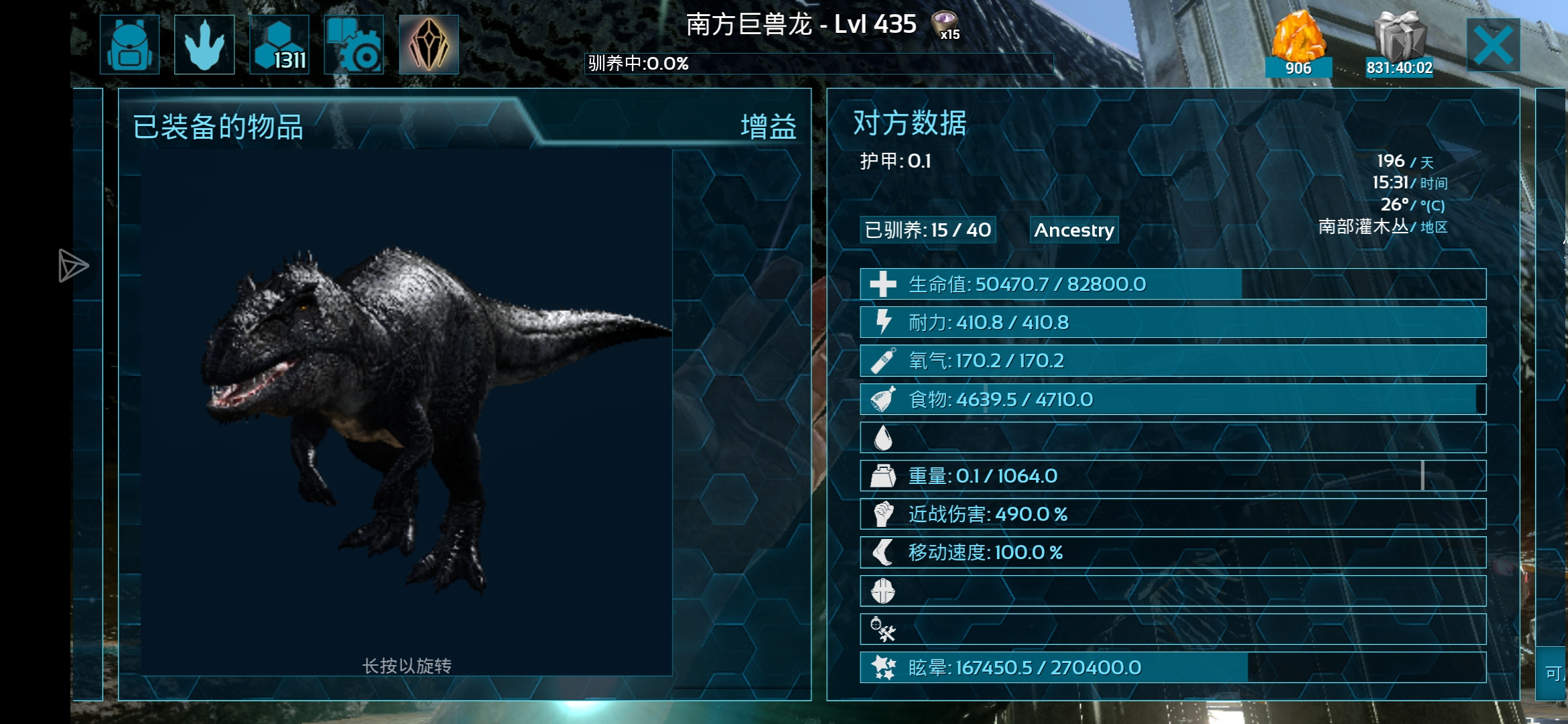Viewport: 1568px width, 724px height.
Task: Click the 增益 buffs header
Action: (768, 127)
